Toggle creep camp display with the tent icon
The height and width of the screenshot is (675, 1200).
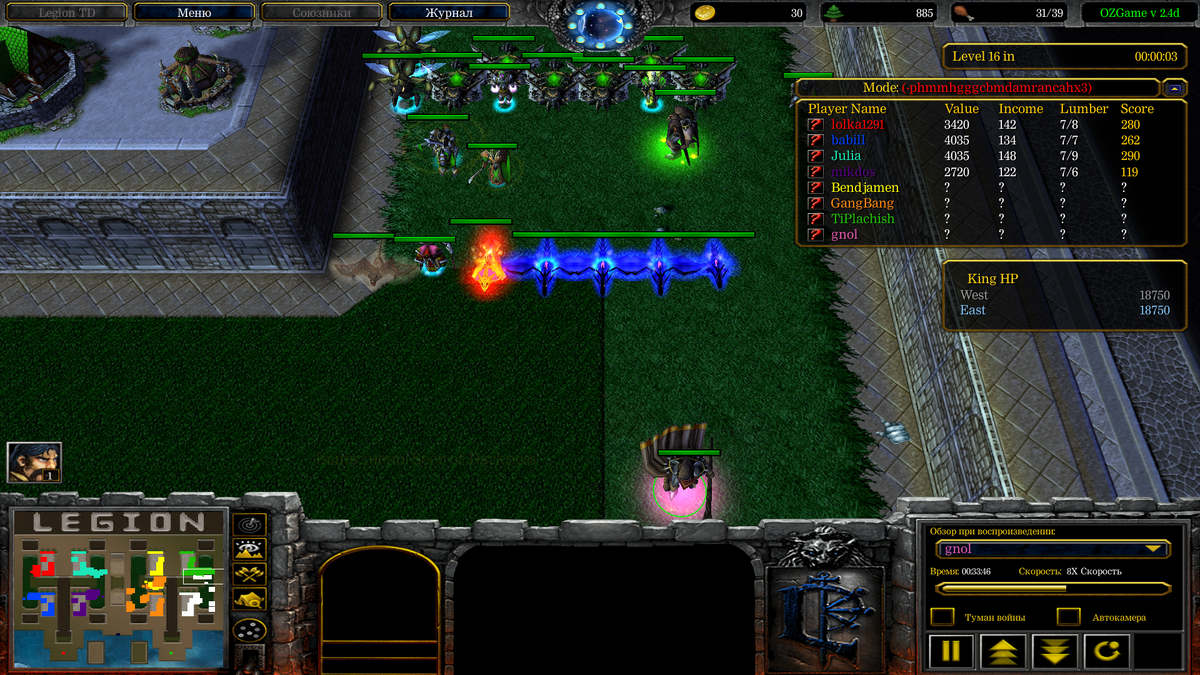tap(249, 599)
